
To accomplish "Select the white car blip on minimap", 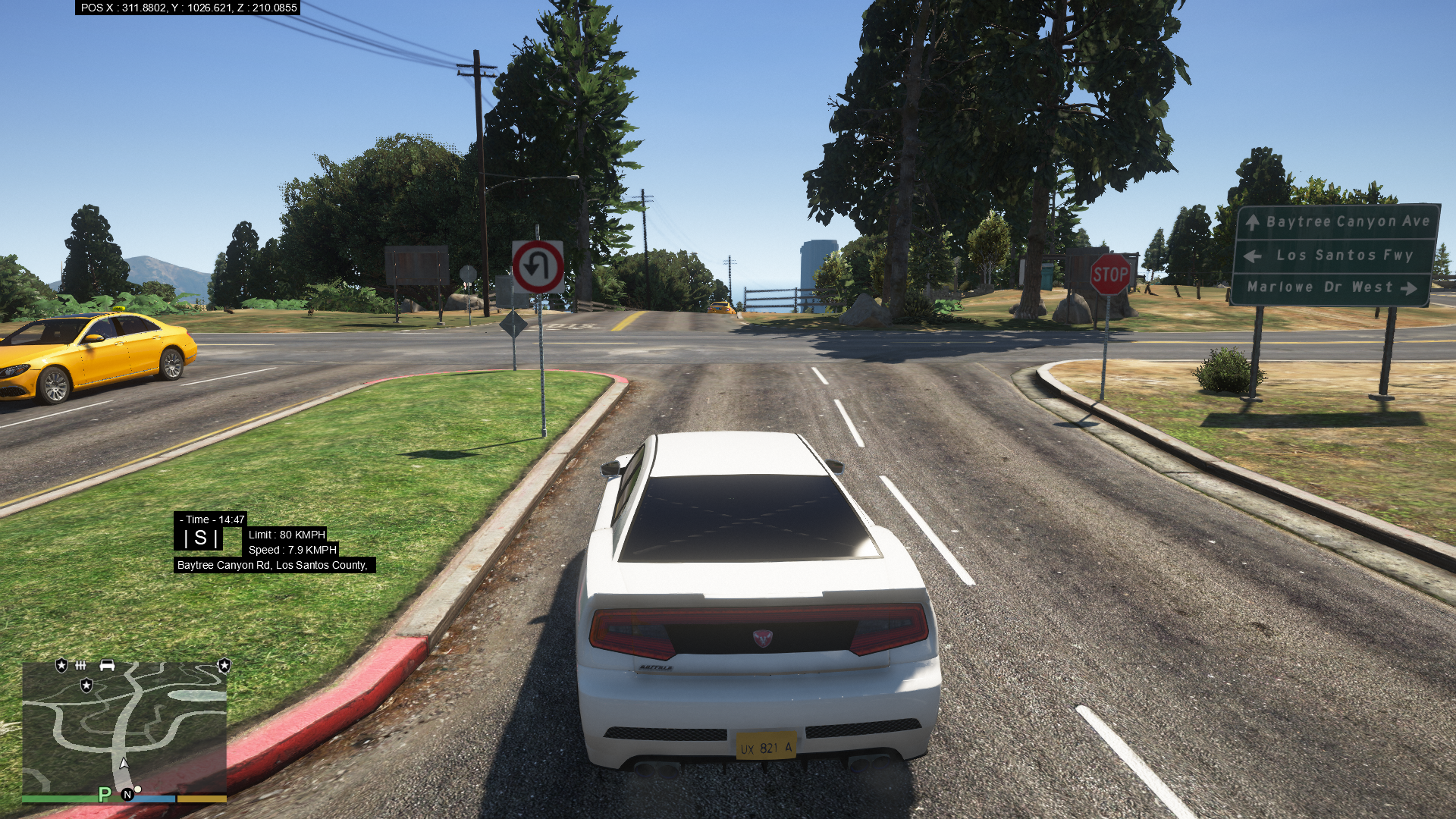I will (x=107, y=665).
